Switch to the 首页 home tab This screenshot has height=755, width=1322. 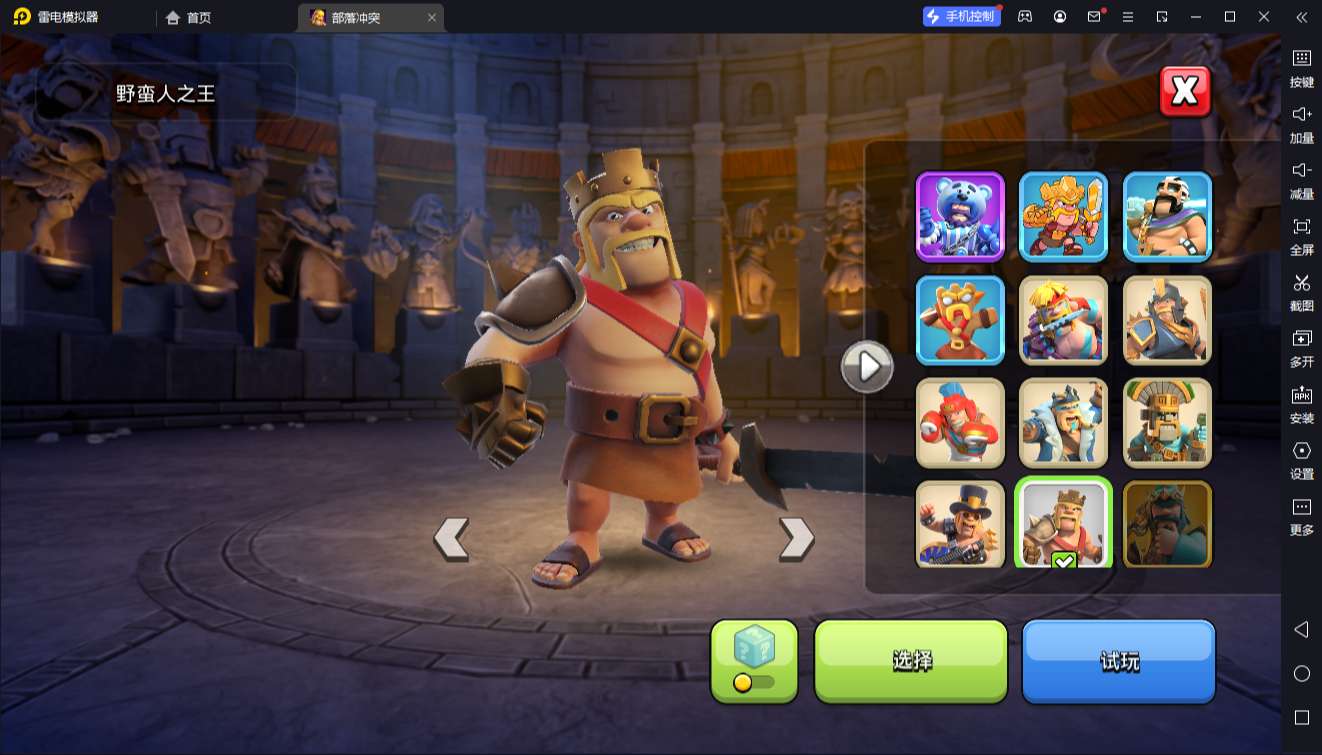click(x=188, y=18)
